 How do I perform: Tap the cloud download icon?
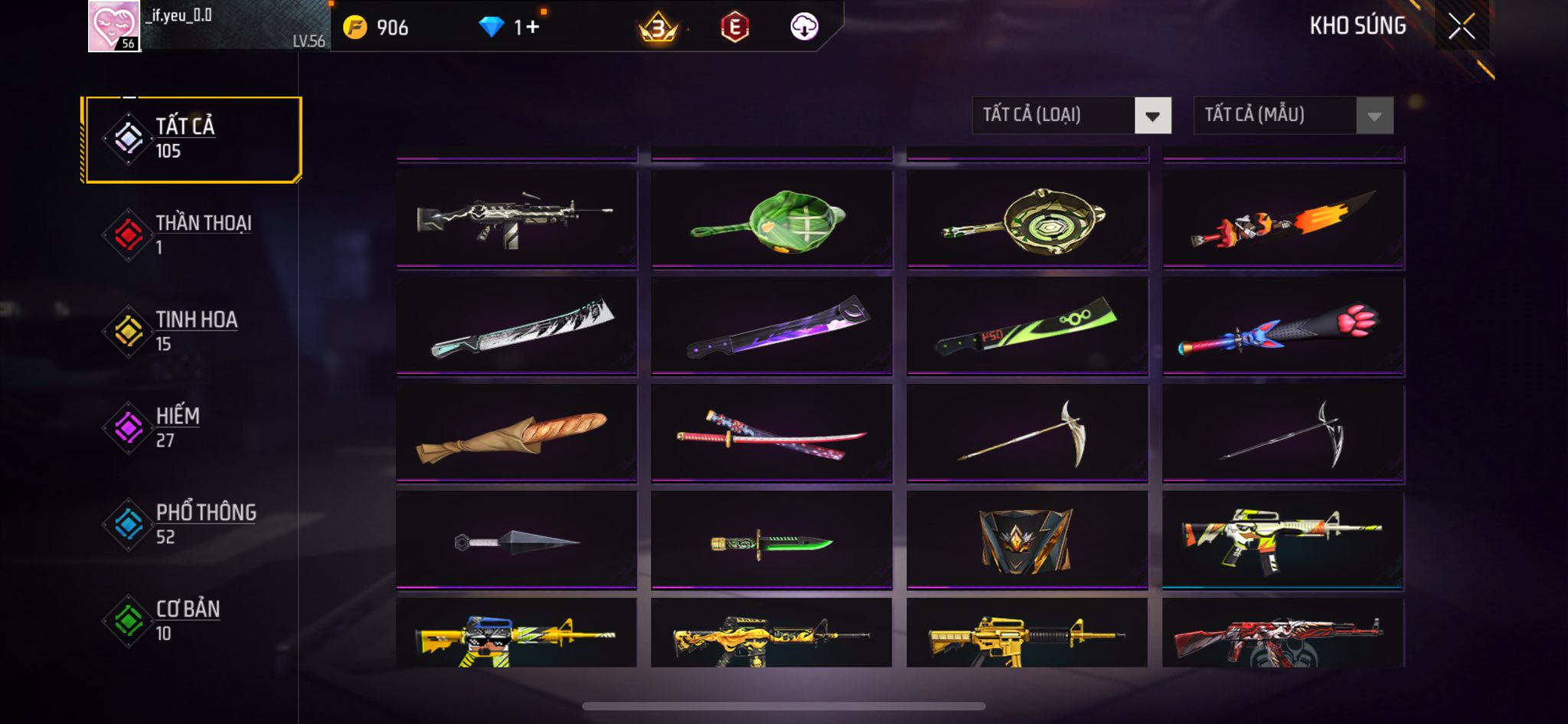click(804, 28)
